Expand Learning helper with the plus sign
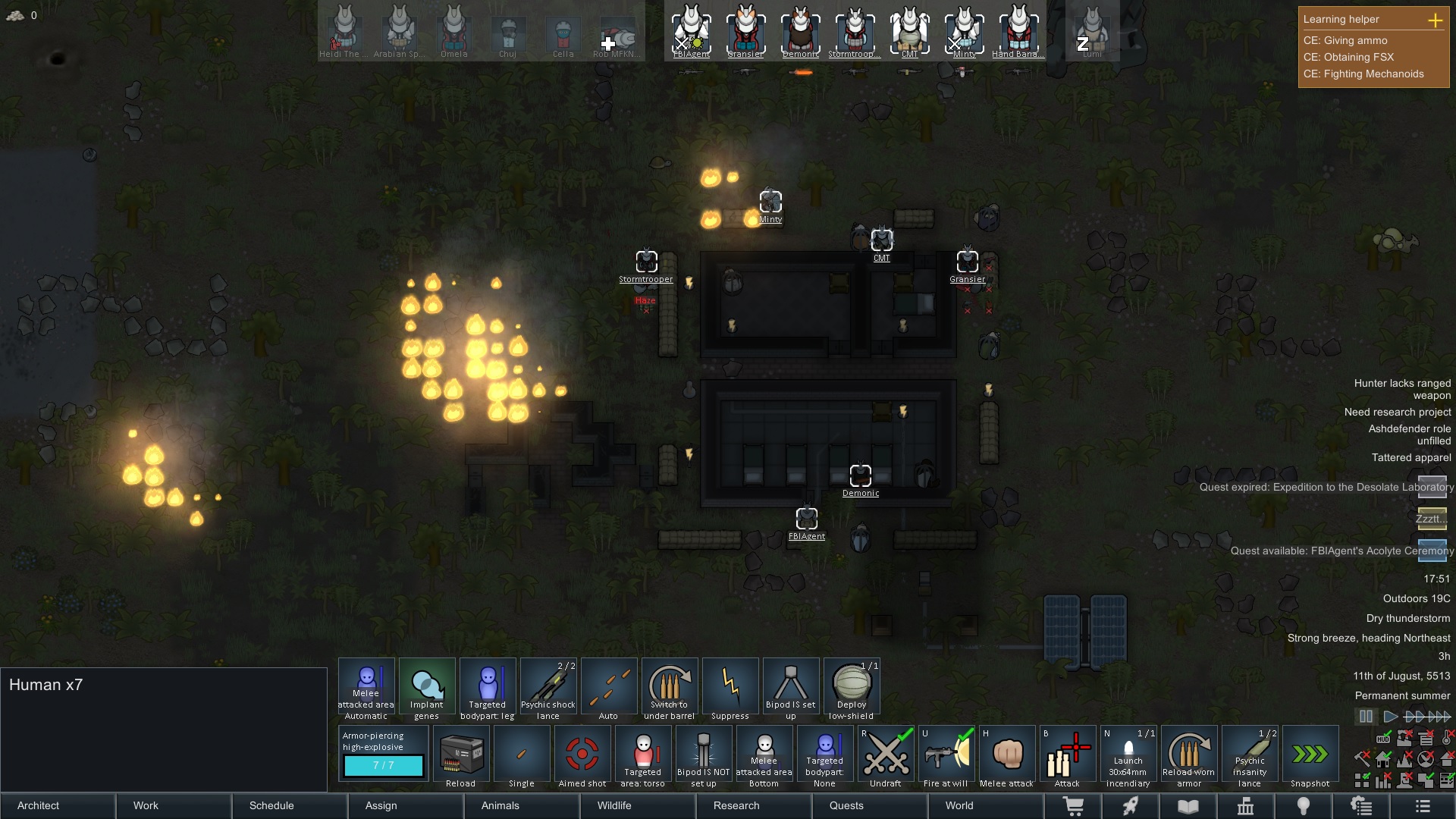Image resolution: width=1456 pixels, height=819 pixels. pos(1436,21)
